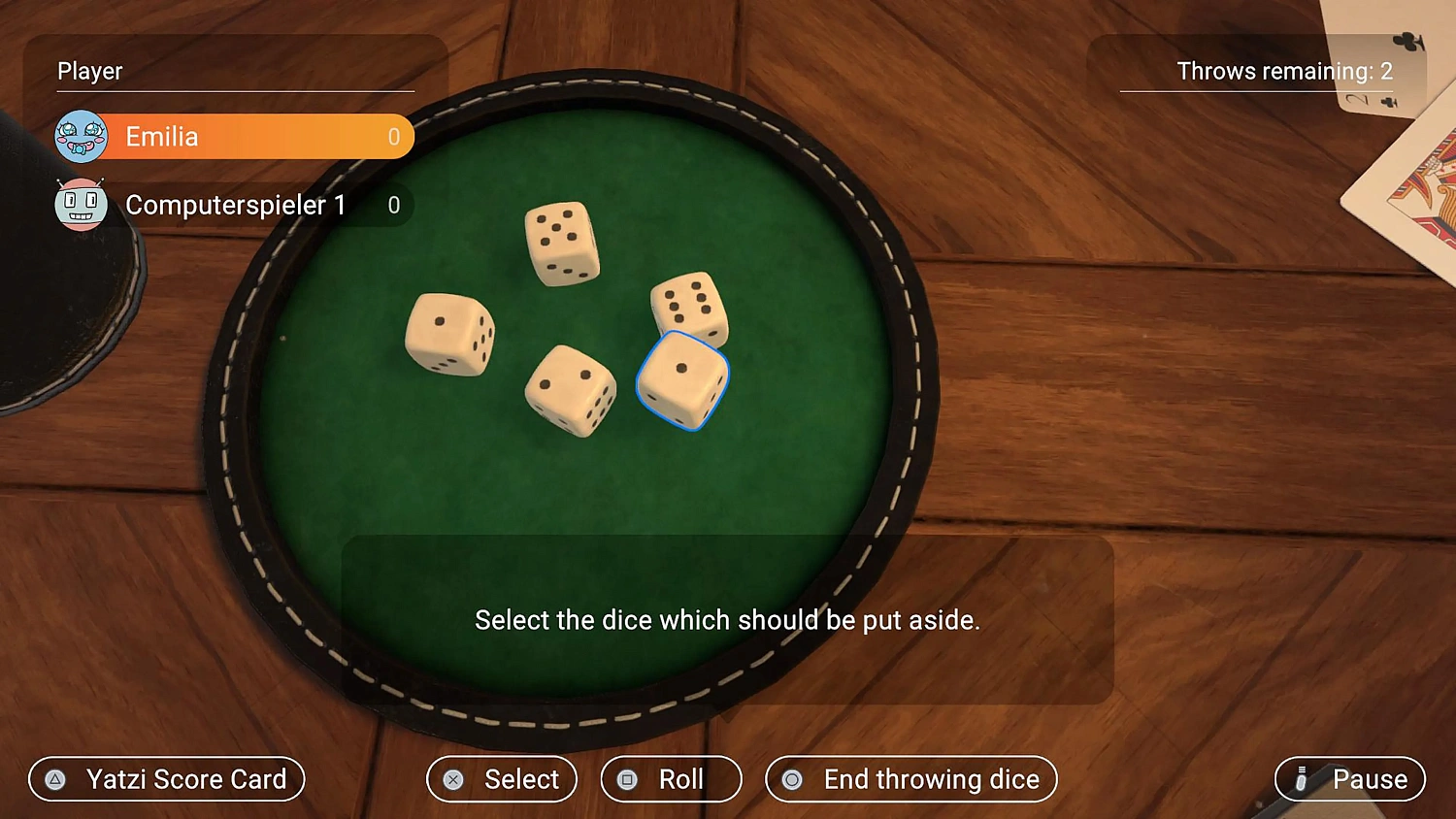Image resolution: width=1456 pixels, height=819 pixels.
Task: Toggle selection of the dice showing two
Action: (570, 388)
